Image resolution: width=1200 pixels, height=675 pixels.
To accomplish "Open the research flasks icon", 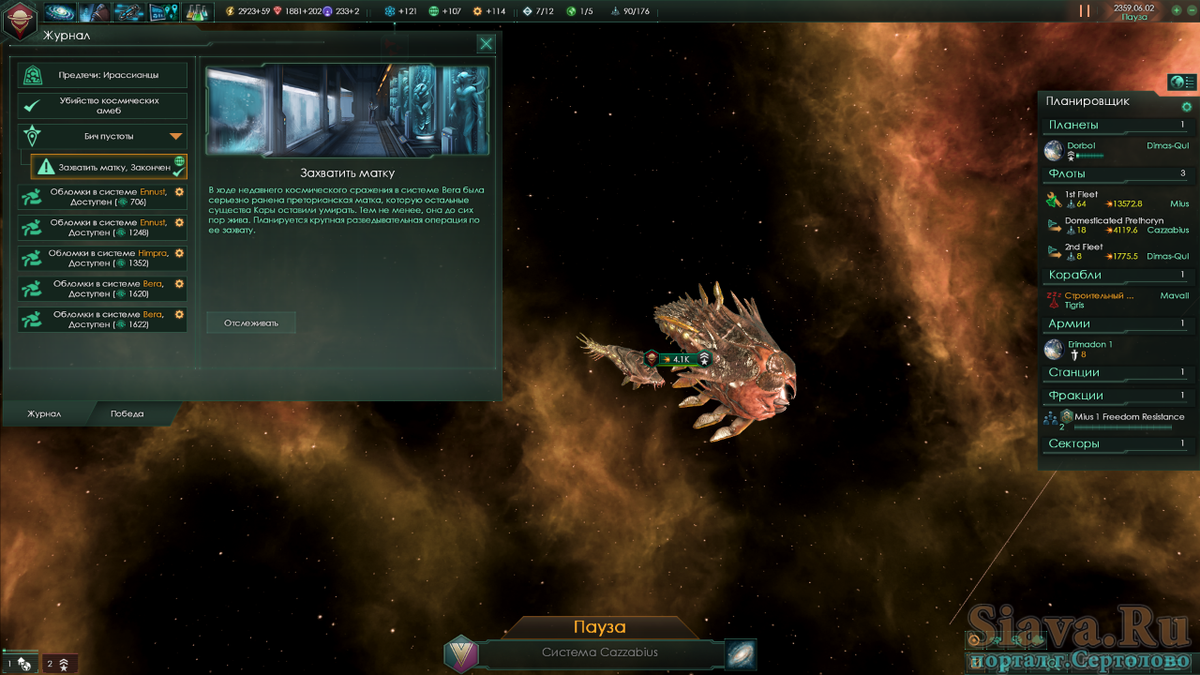I will [197, 12].
